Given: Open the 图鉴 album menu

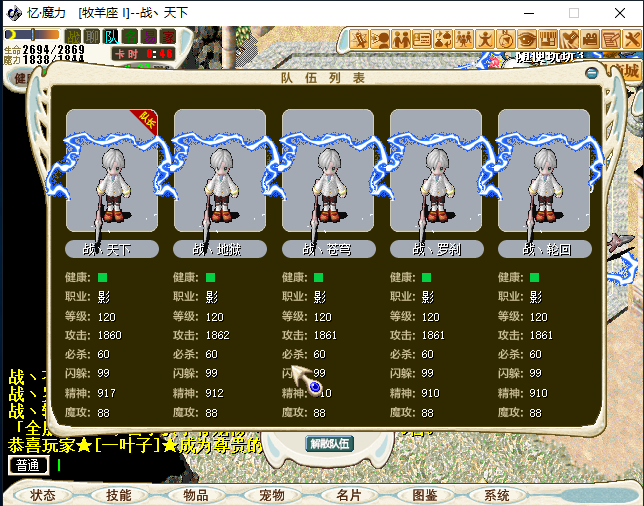Looking at the screenshot, I should (x=425, y=495).
